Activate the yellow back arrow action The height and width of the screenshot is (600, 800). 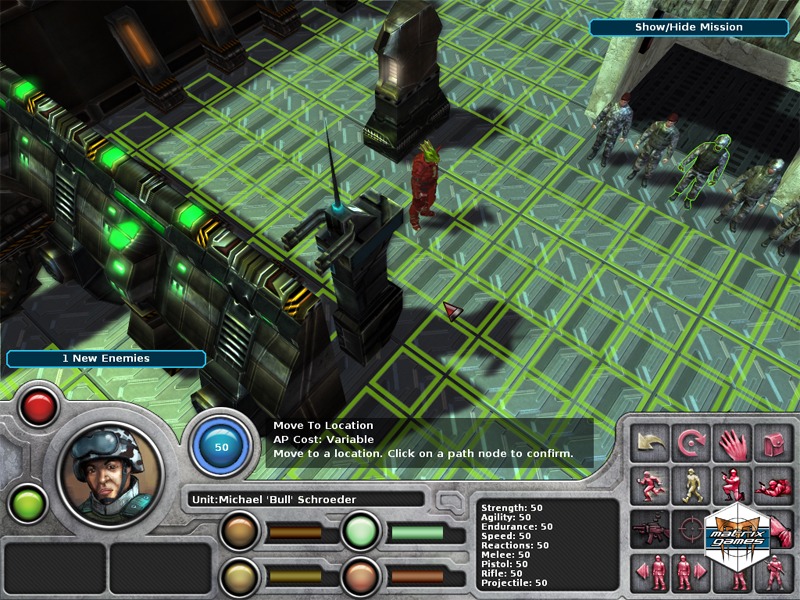(x=650, y=442)
